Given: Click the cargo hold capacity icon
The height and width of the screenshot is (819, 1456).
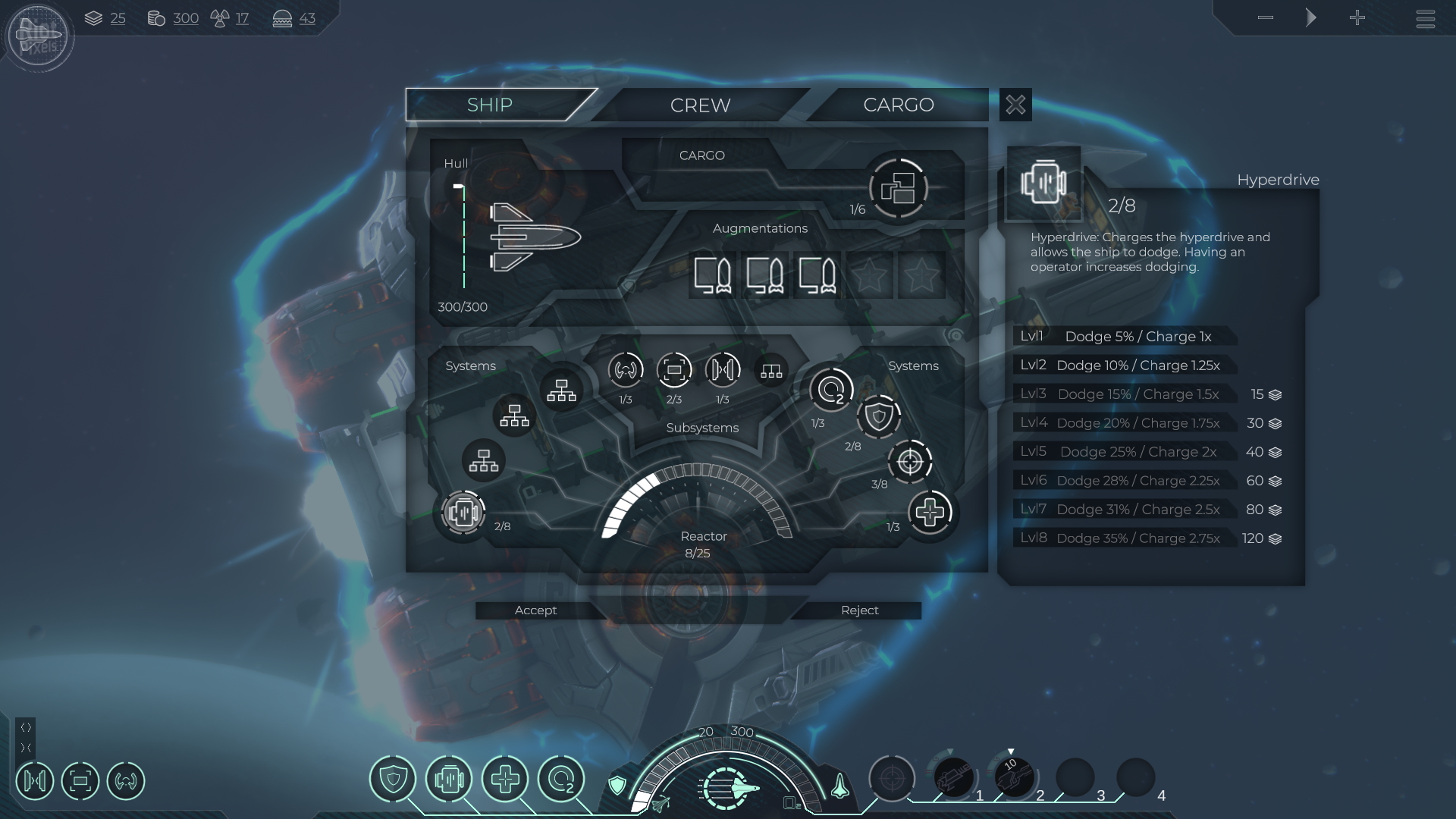Looking at the screenshot, I should pyautogui.click(x=898, y=188).
